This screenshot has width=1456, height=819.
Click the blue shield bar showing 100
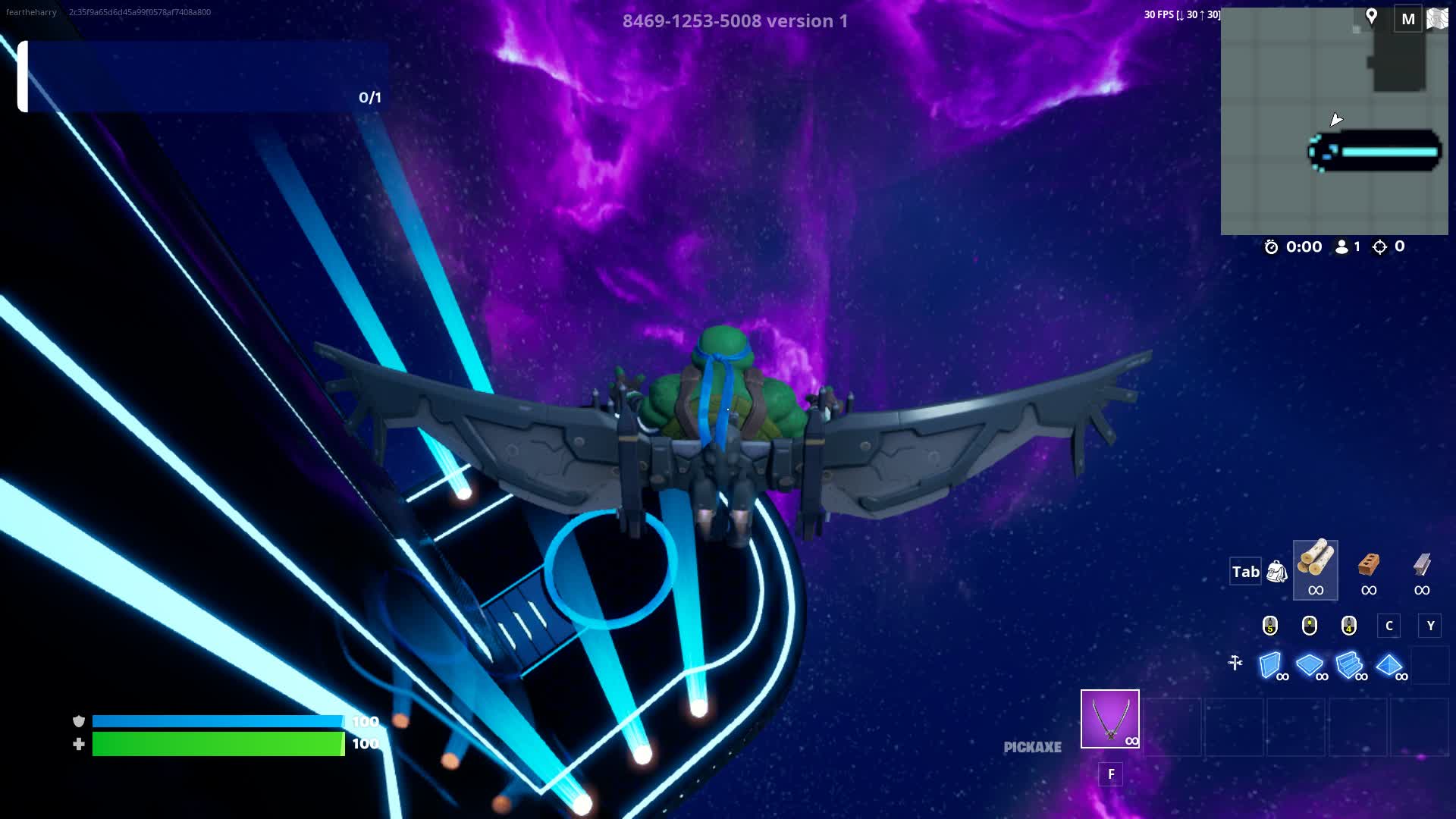pos(216,723)
